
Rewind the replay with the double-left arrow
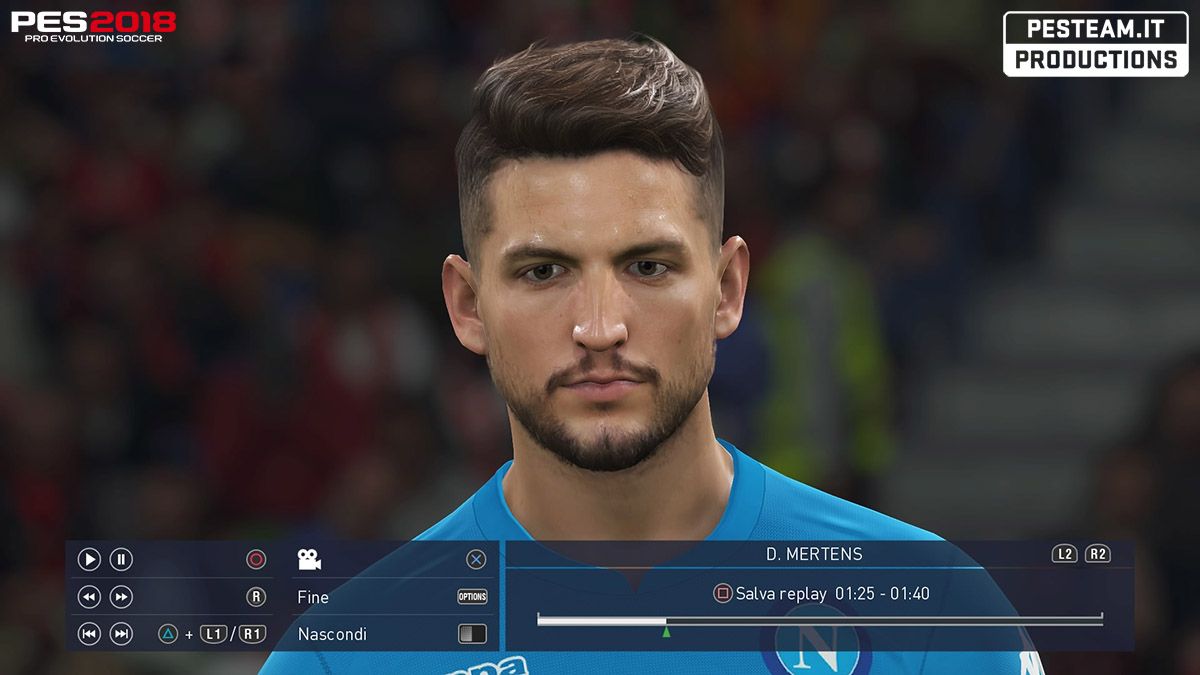click(89, 597)
